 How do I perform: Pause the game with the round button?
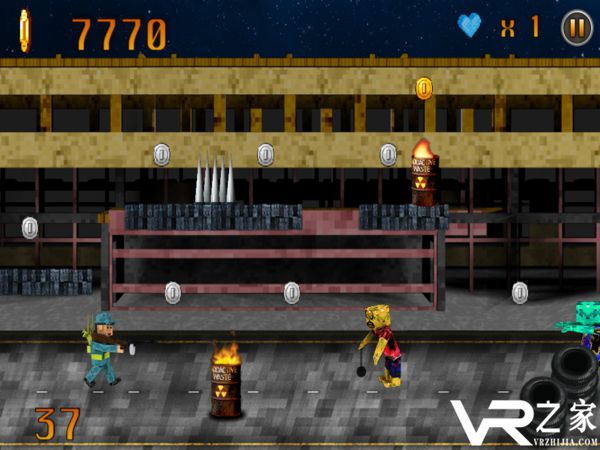(x=575, y=26)
